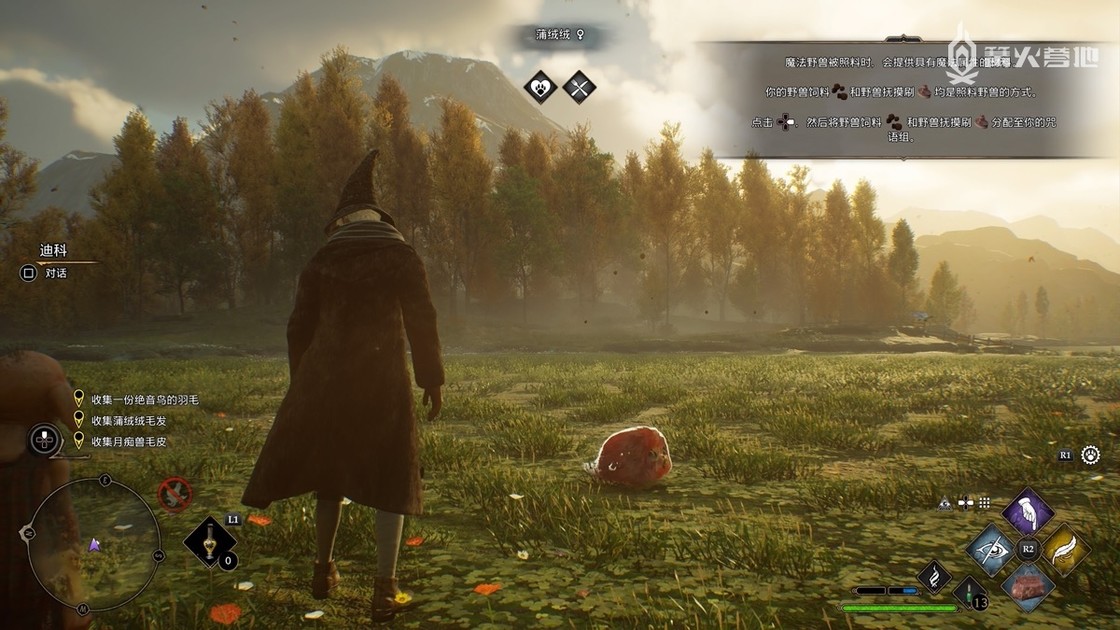
Task: Activate the ancient magic flame icon
Action: pyautogui.click(x=933, y=576)
